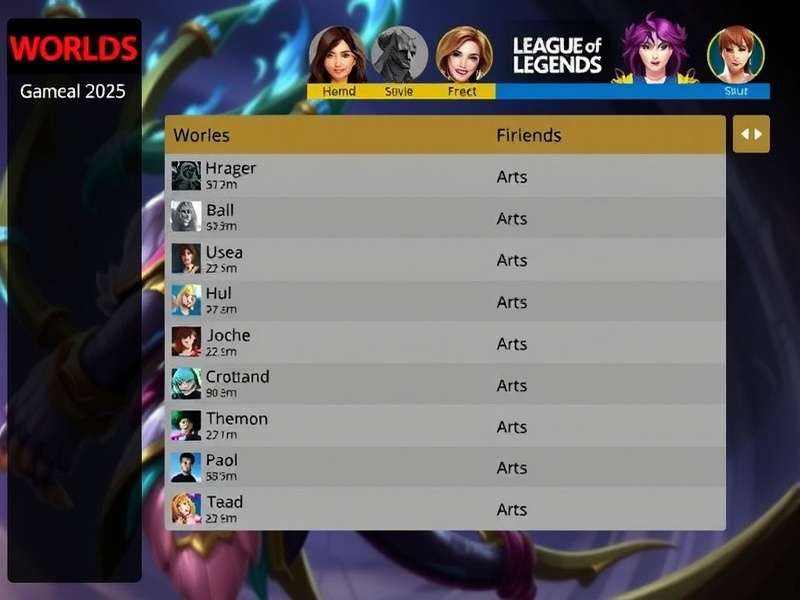Click the gold arrow pager button
The width and height of the screenshot is (800, 600).
point(751,134)
